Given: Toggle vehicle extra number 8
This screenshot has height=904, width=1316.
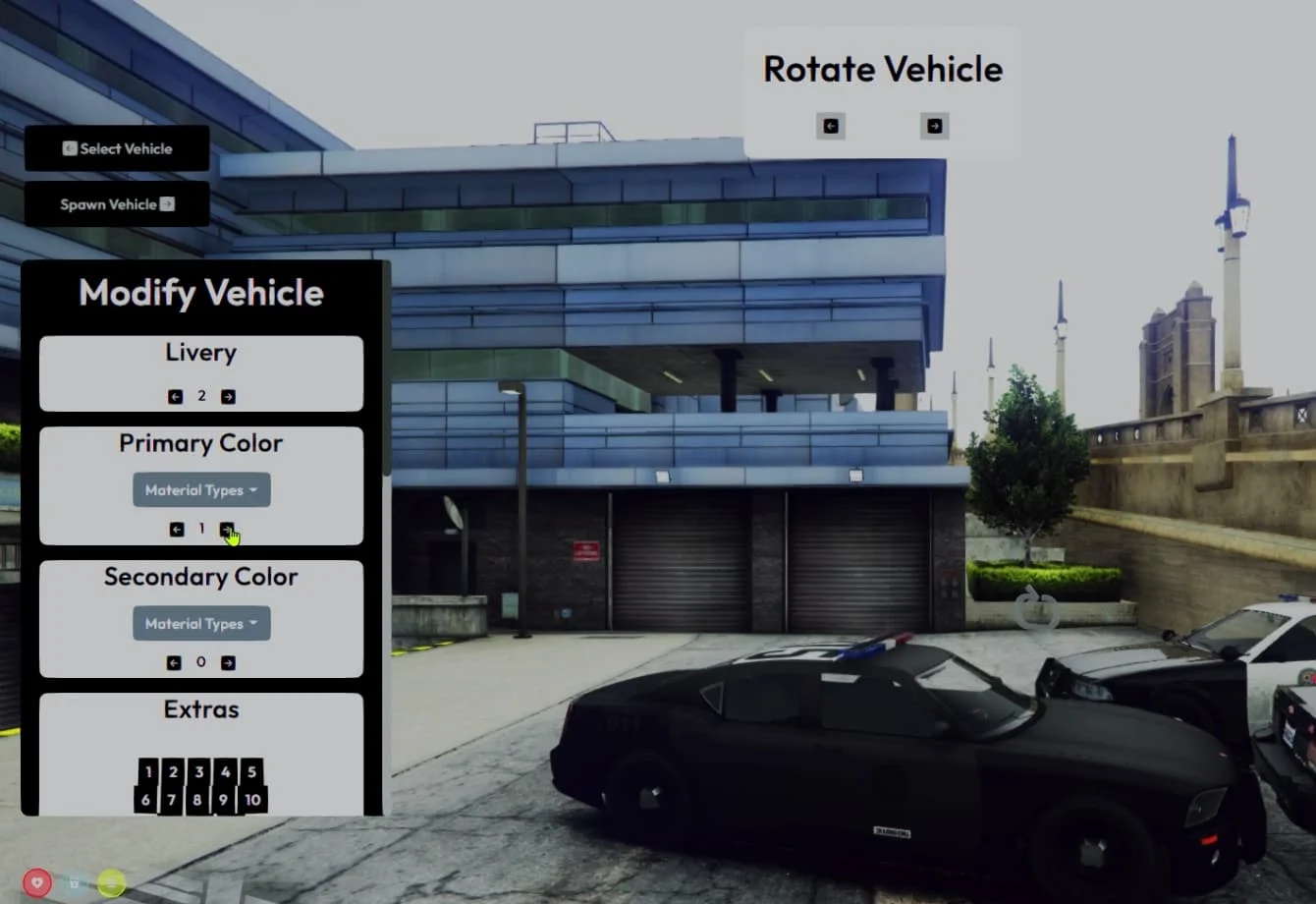Looking at the screenshot, I should pos(197,800).
